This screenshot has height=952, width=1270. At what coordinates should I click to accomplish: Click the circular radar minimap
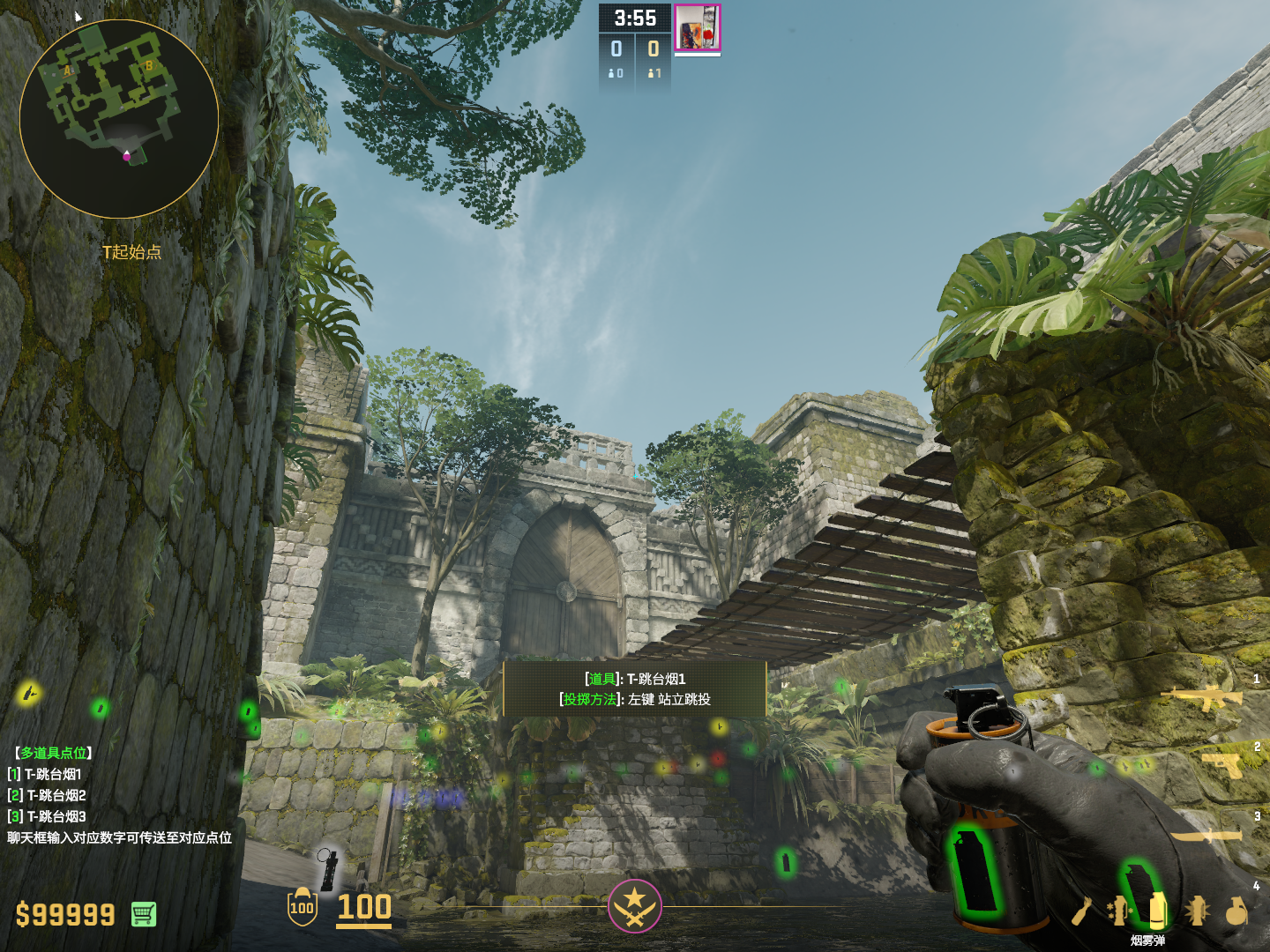tap(119, 119)
